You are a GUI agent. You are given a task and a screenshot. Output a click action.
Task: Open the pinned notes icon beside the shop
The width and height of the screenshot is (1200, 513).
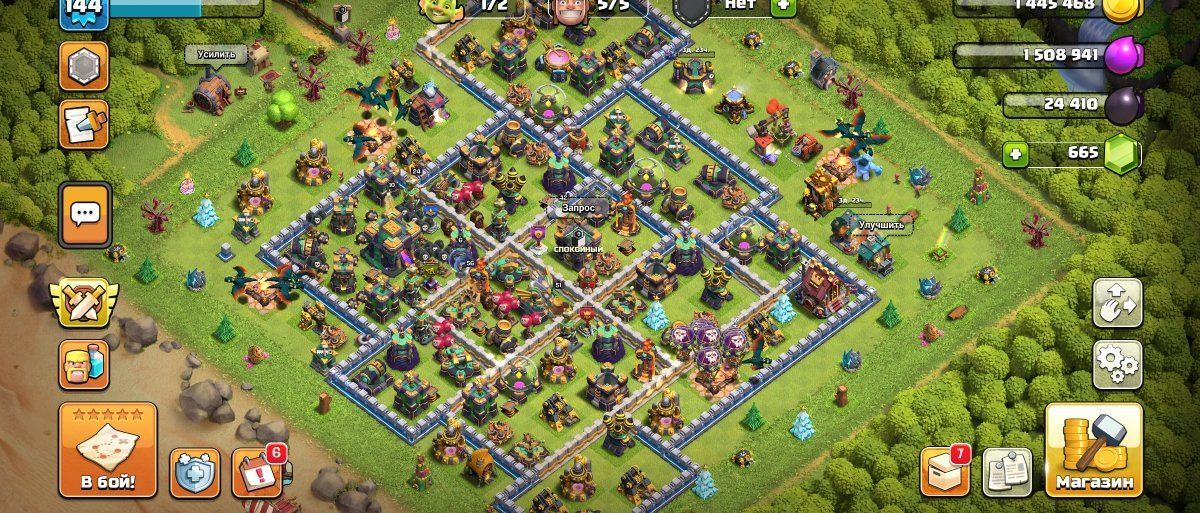point(1006,471)
